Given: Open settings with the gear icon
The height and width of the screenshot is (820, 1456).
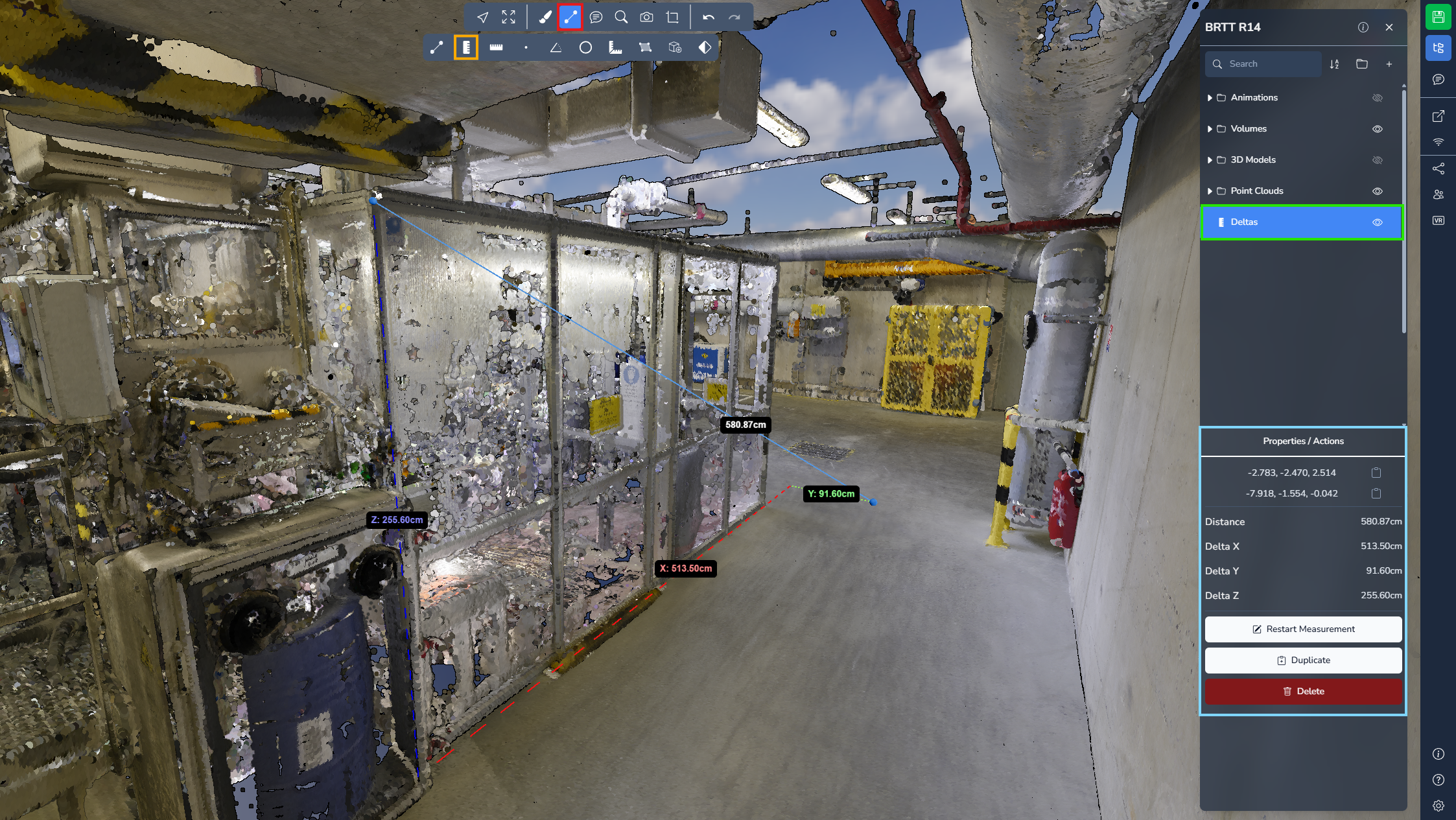Looking at the screenshot, I should coord(1438,806).
